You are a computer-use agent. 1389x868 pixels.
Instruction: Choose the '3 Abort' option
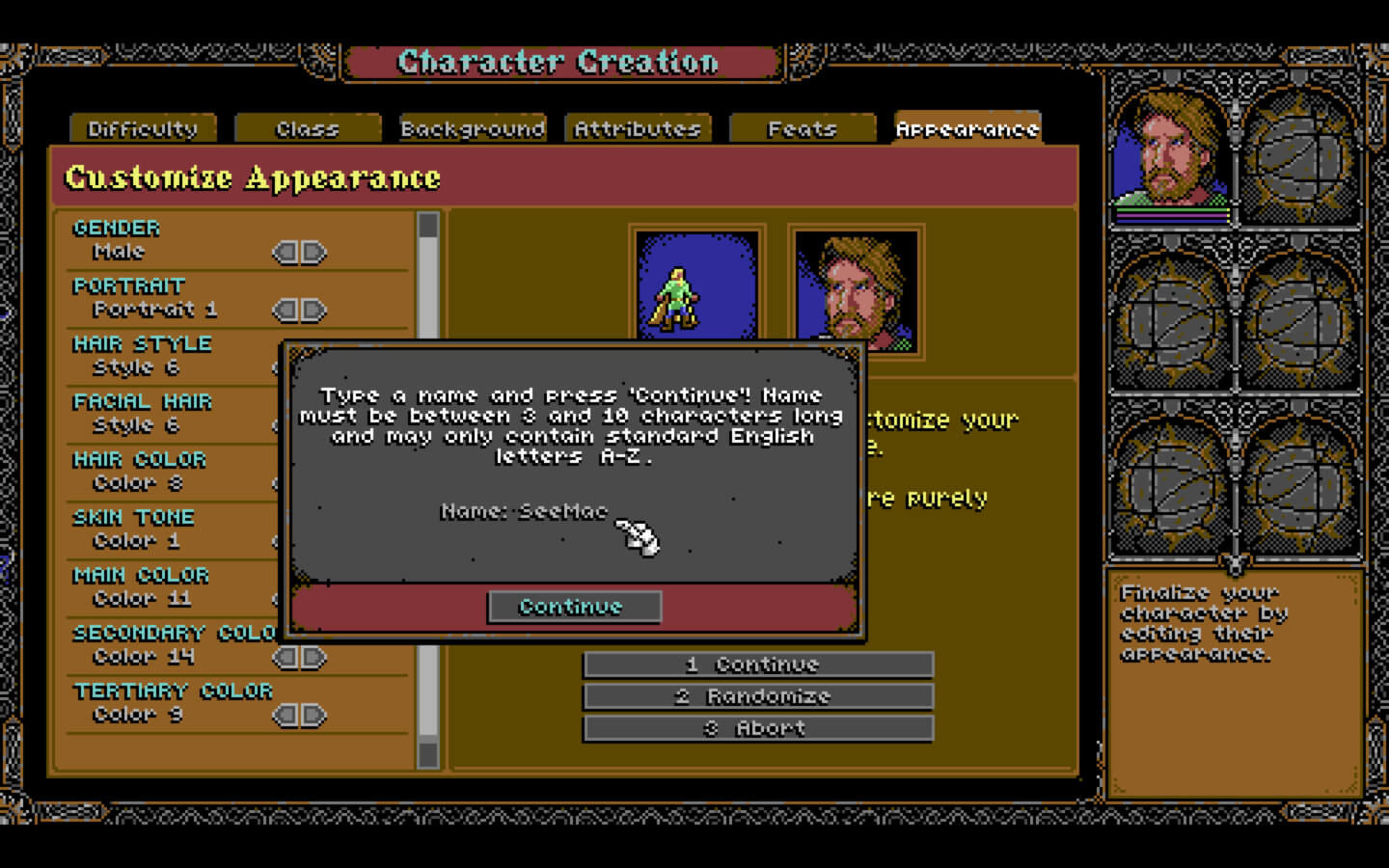758,728
